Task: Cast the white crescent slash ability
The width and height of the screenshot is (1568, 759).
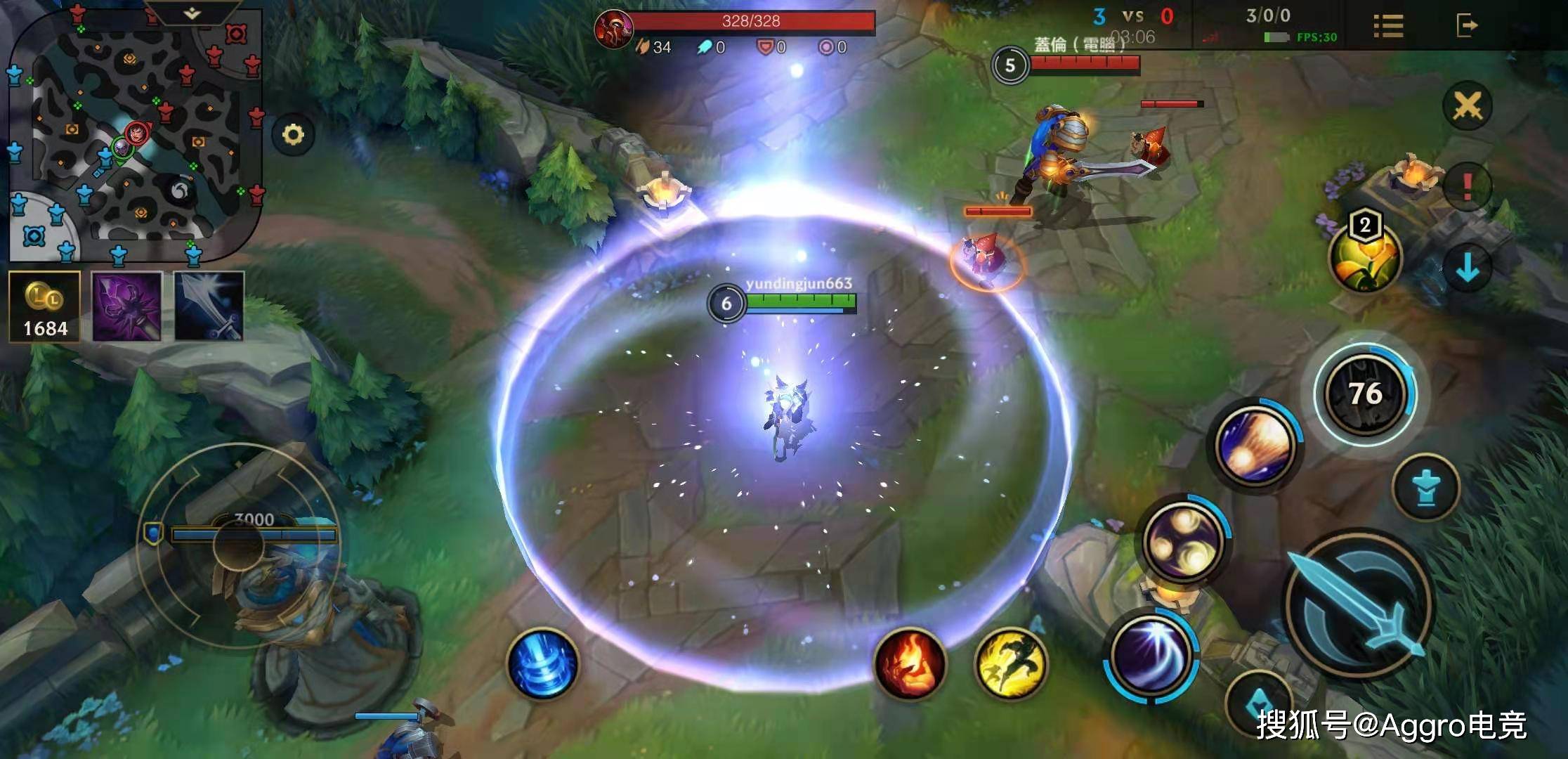Action: tap(1151, 656)
